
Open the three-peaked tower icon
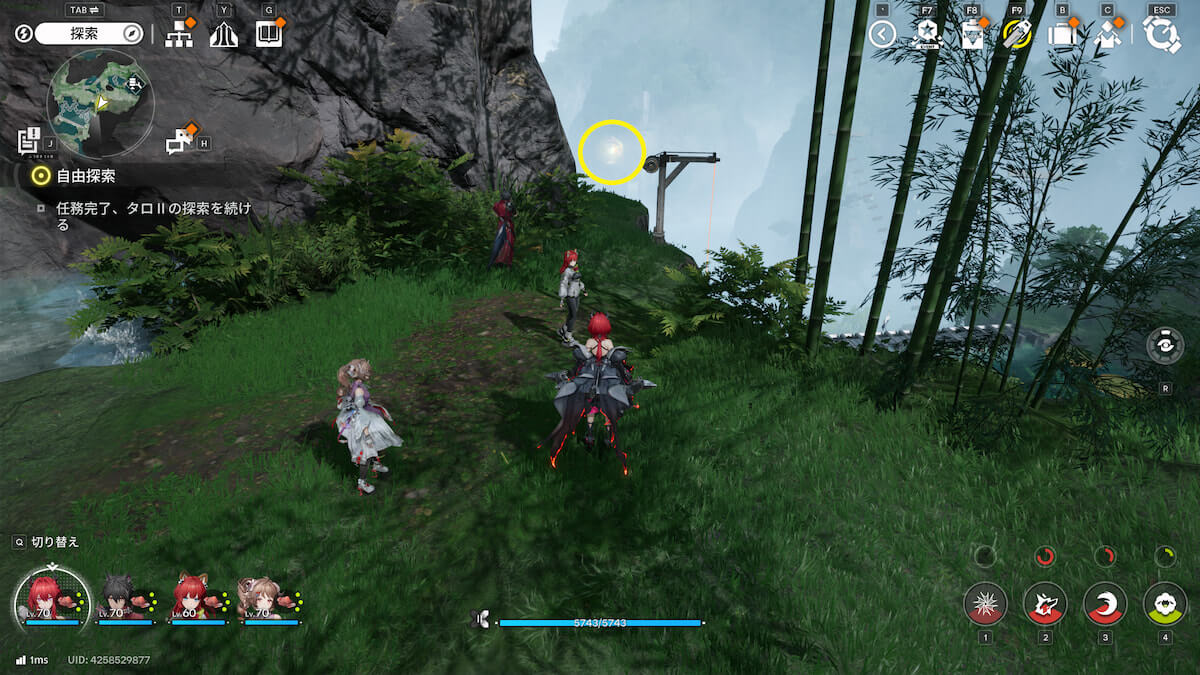[x=223, y=35]
